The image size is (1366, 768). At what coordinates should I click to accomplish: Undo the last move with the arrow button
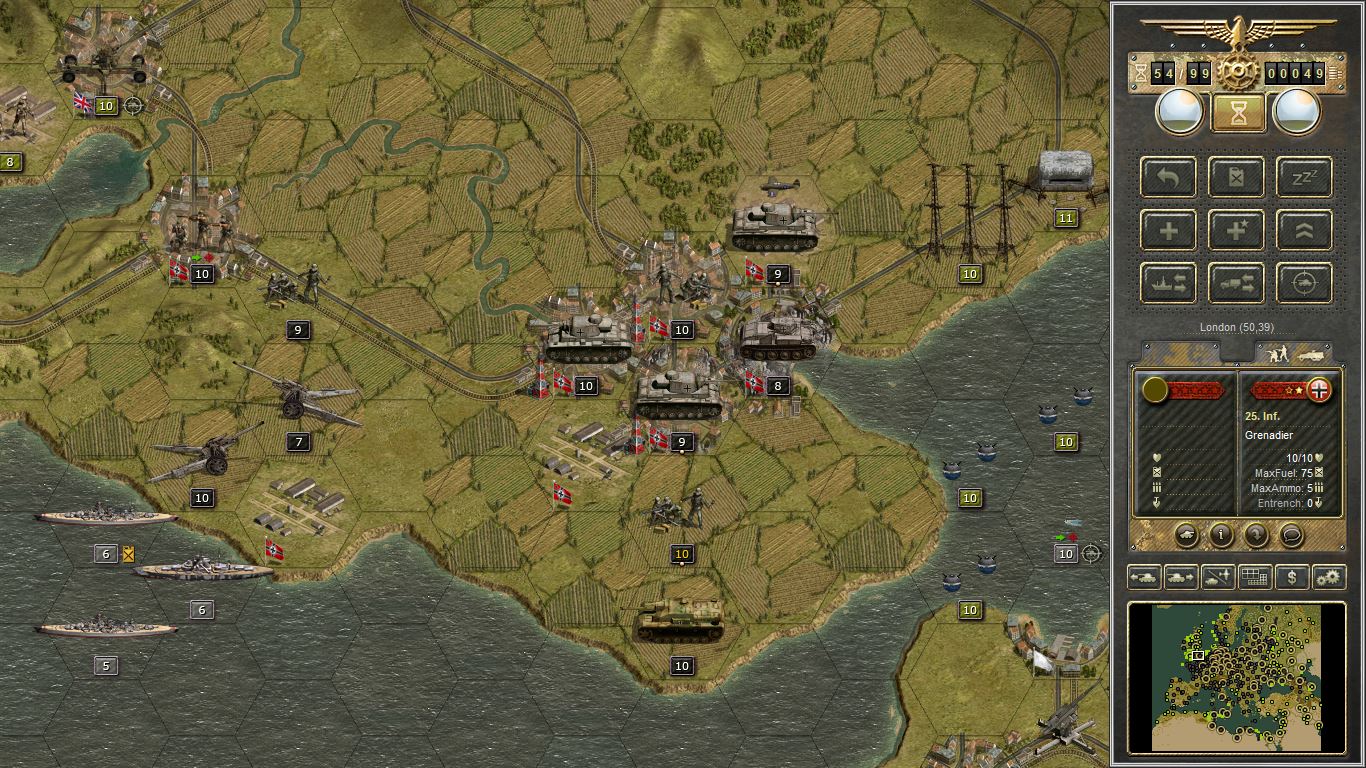[1168, 177]
